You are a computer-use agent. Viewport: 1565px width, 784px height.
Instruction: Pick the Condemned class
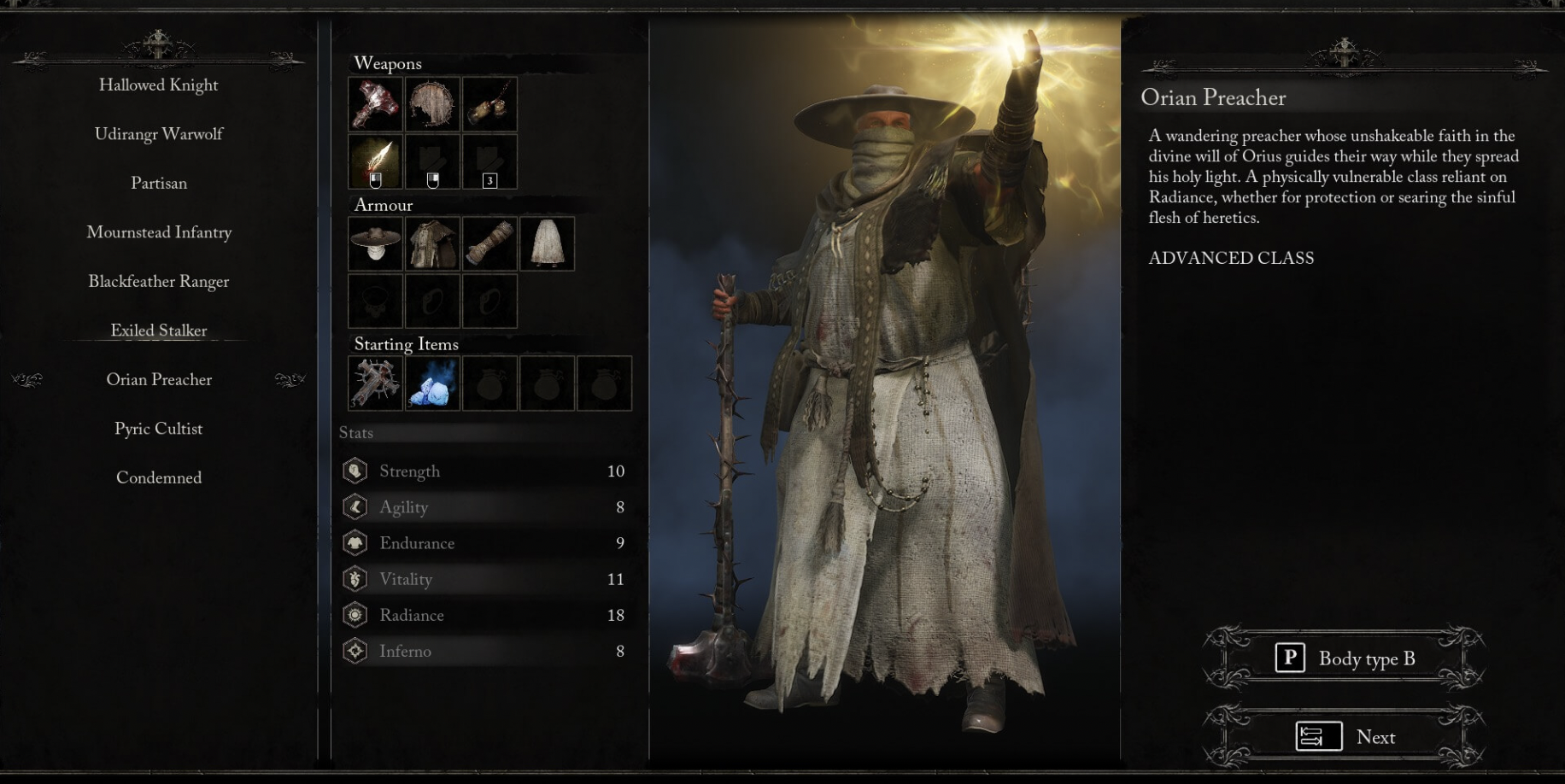click(158, 478)
